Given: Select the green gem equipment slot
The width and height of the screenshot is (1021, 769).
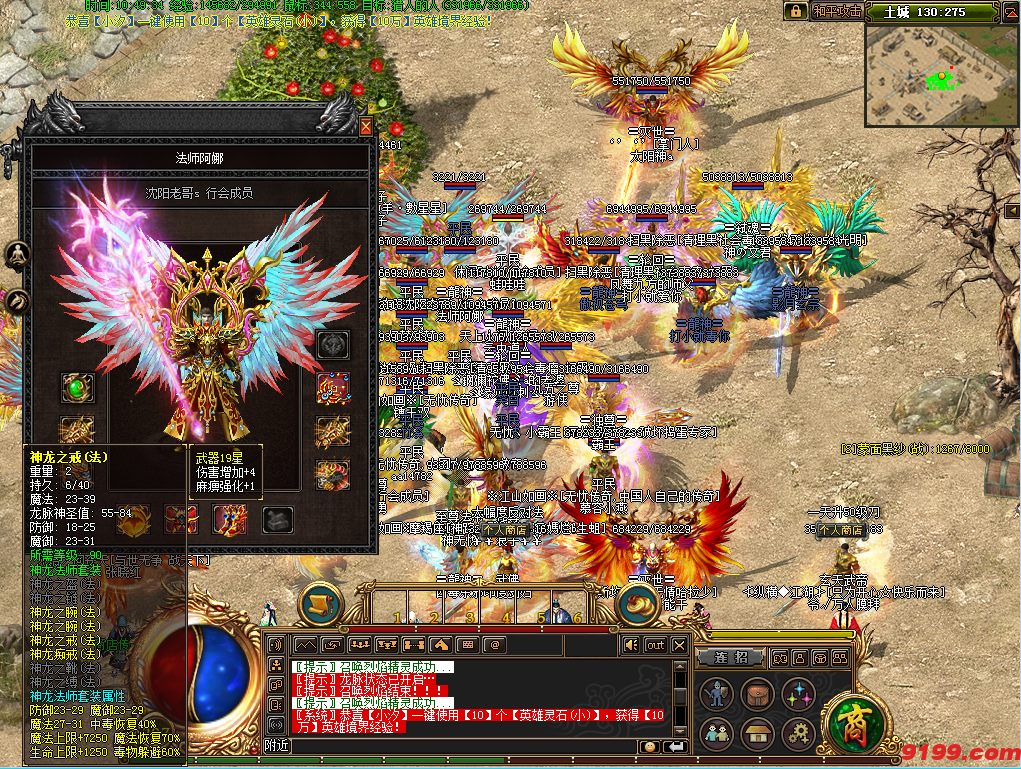Looking at the screenshot, I should pyautogui.click(x=77, y=387).
